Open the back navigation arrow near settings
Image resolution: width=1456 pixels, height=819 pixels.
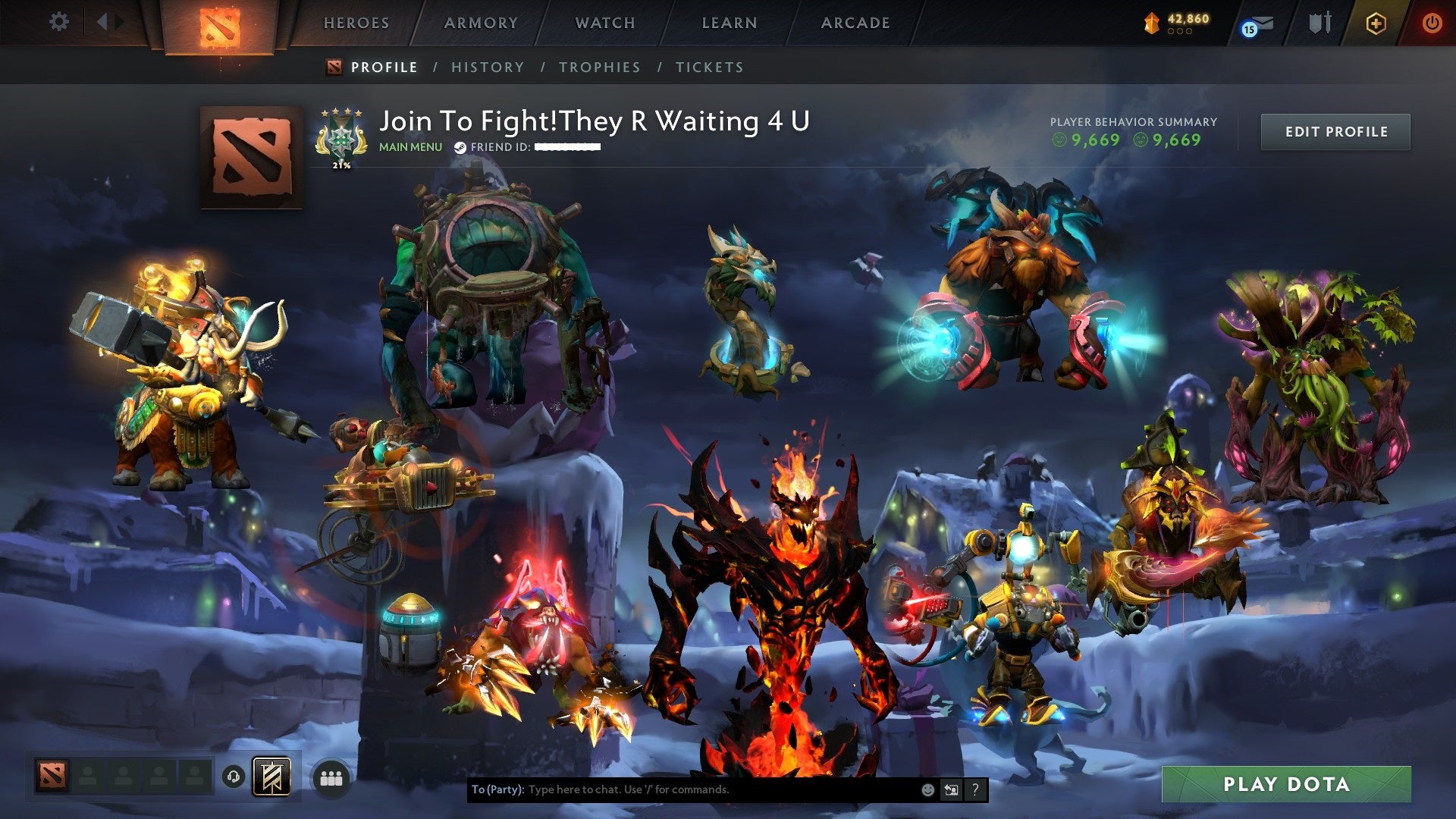(104, 21)
